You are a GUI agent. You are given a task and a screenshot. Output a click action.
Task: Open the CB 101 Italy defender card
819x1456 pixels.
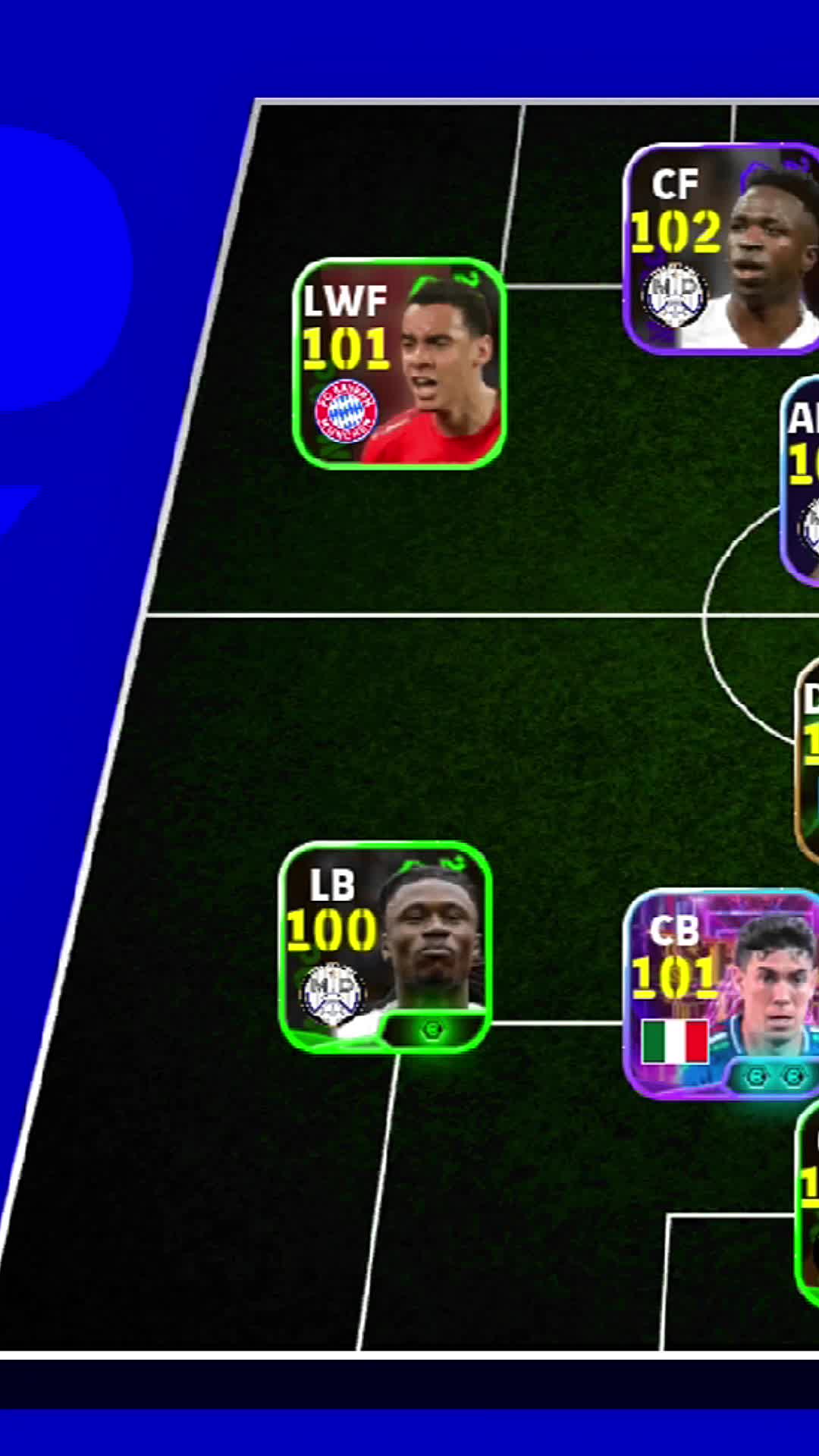click(722, 993)
